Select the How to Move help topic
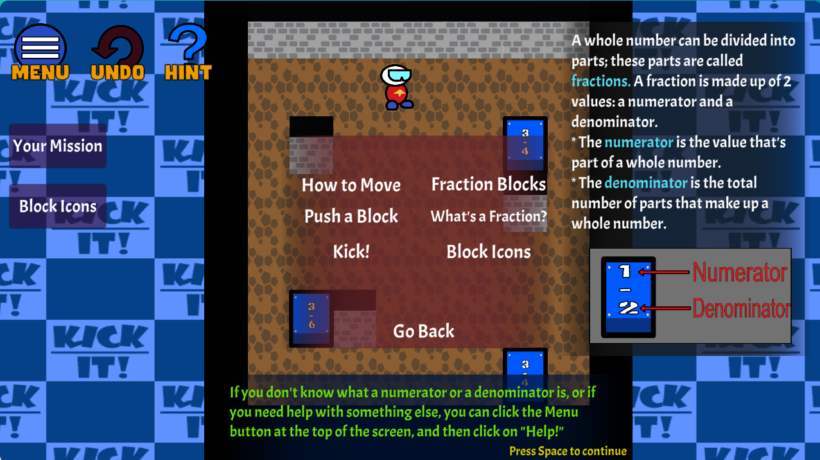This screenshot has width=820, height=460. (351, 185)
